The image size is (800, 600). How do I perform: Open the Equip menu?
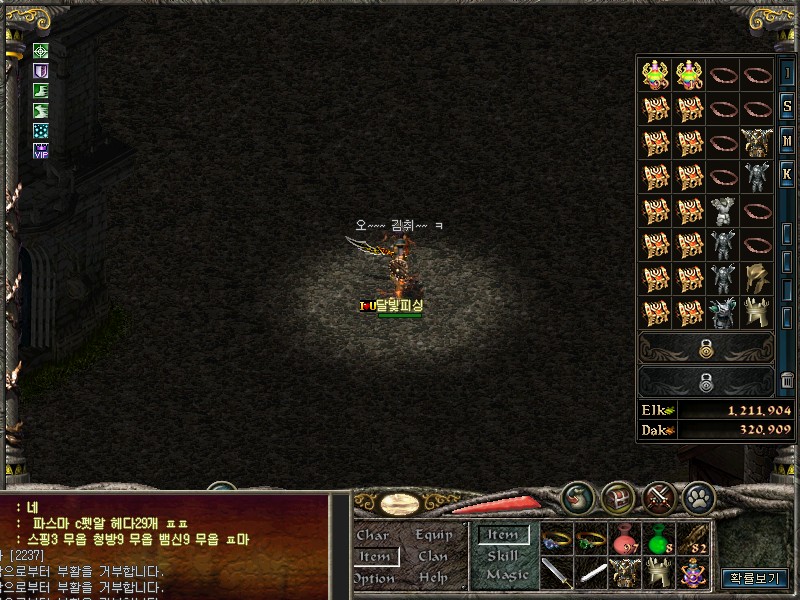click(x=433, y=536)
